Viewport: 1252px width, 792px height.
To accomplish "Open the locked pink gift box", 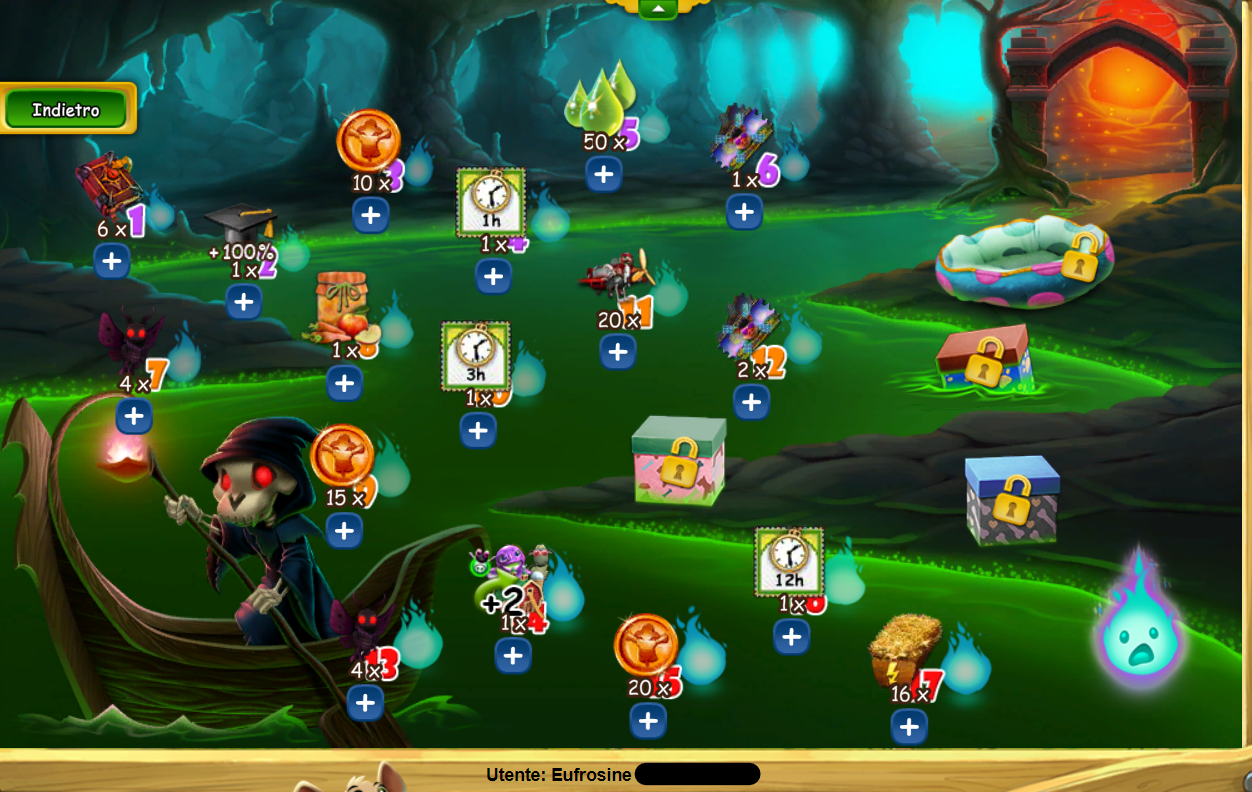I will tap(679, 461).
